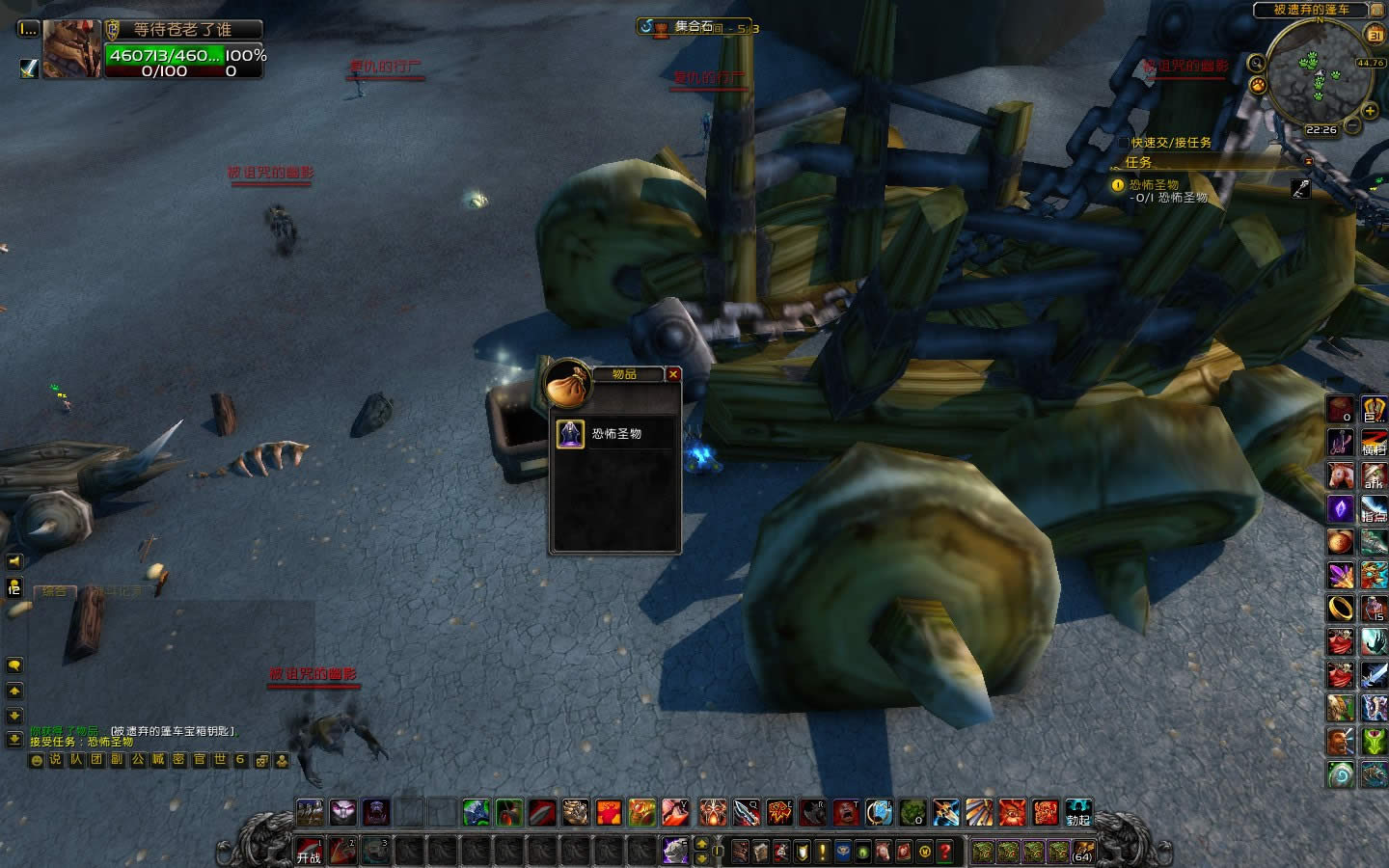The height and width of the screenshot is (868, 1389).
Task: Open the chat emote smiley button
Action: (x=37, y=760)
